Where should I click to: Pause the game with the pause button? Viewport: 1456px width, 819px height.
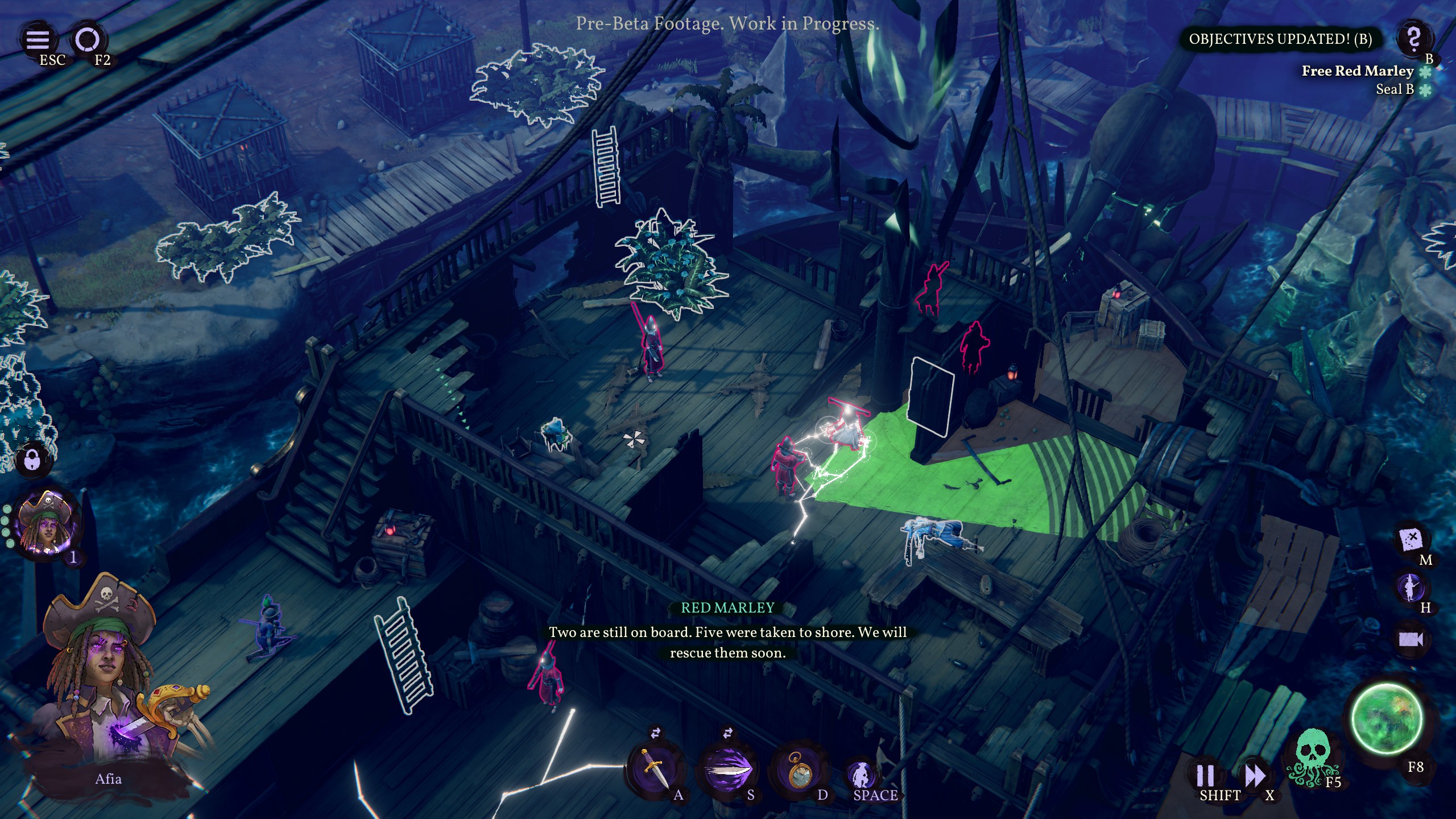pos(1205,775)
